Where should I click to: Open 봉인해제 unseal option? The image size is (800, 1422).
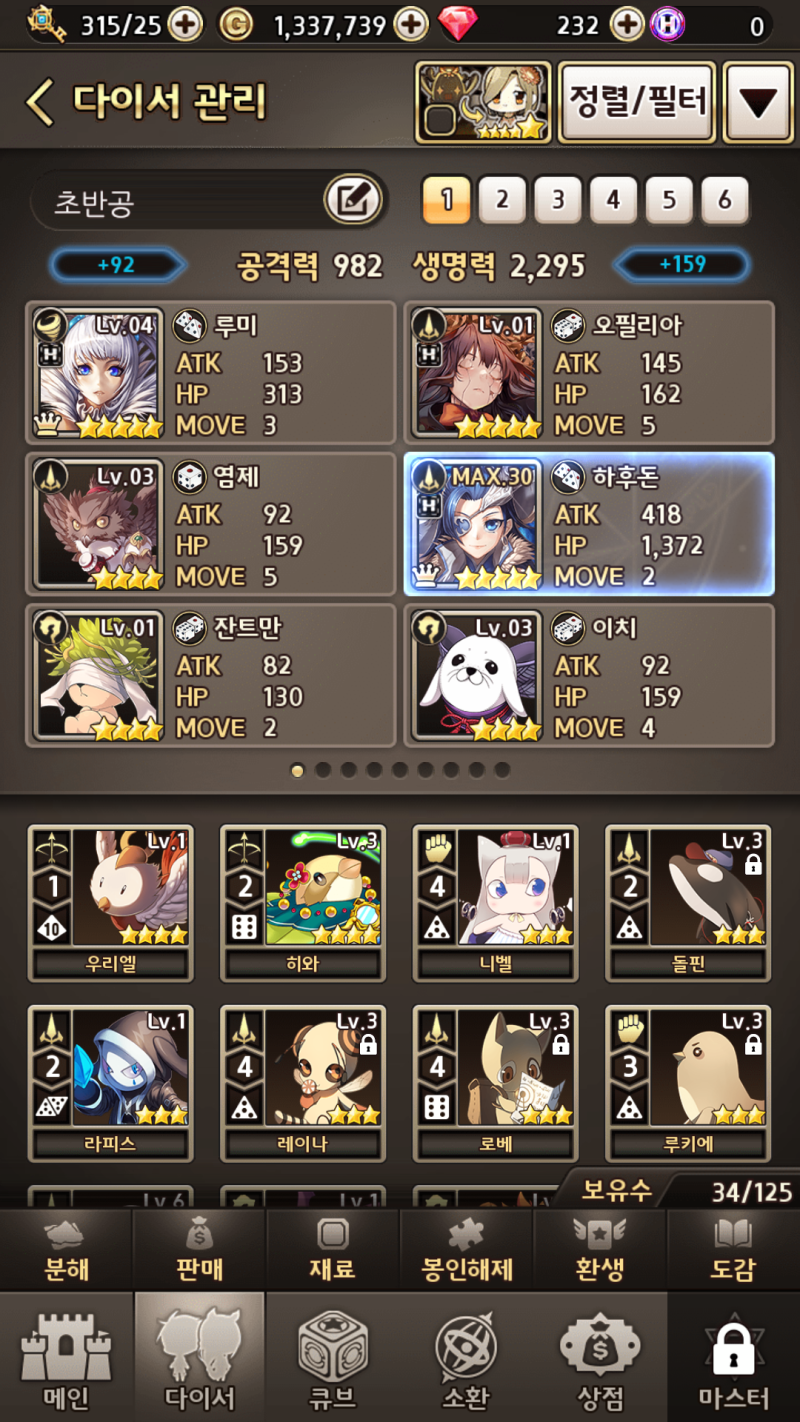467,1250
